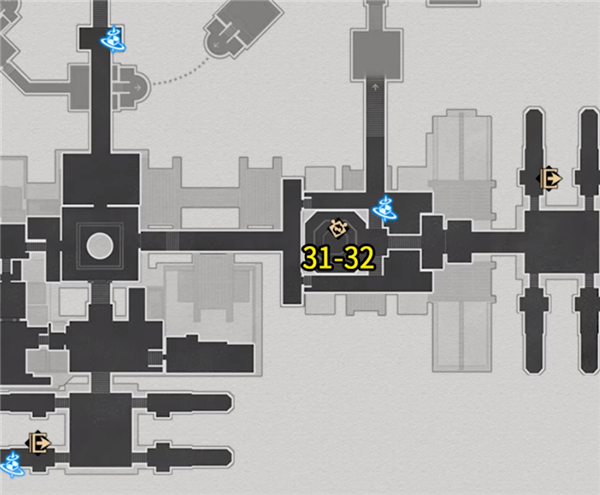This screenshot has width=600, height=495.
Task: Select the exit arrow marker in the east wing
Action: coord(549,179)
